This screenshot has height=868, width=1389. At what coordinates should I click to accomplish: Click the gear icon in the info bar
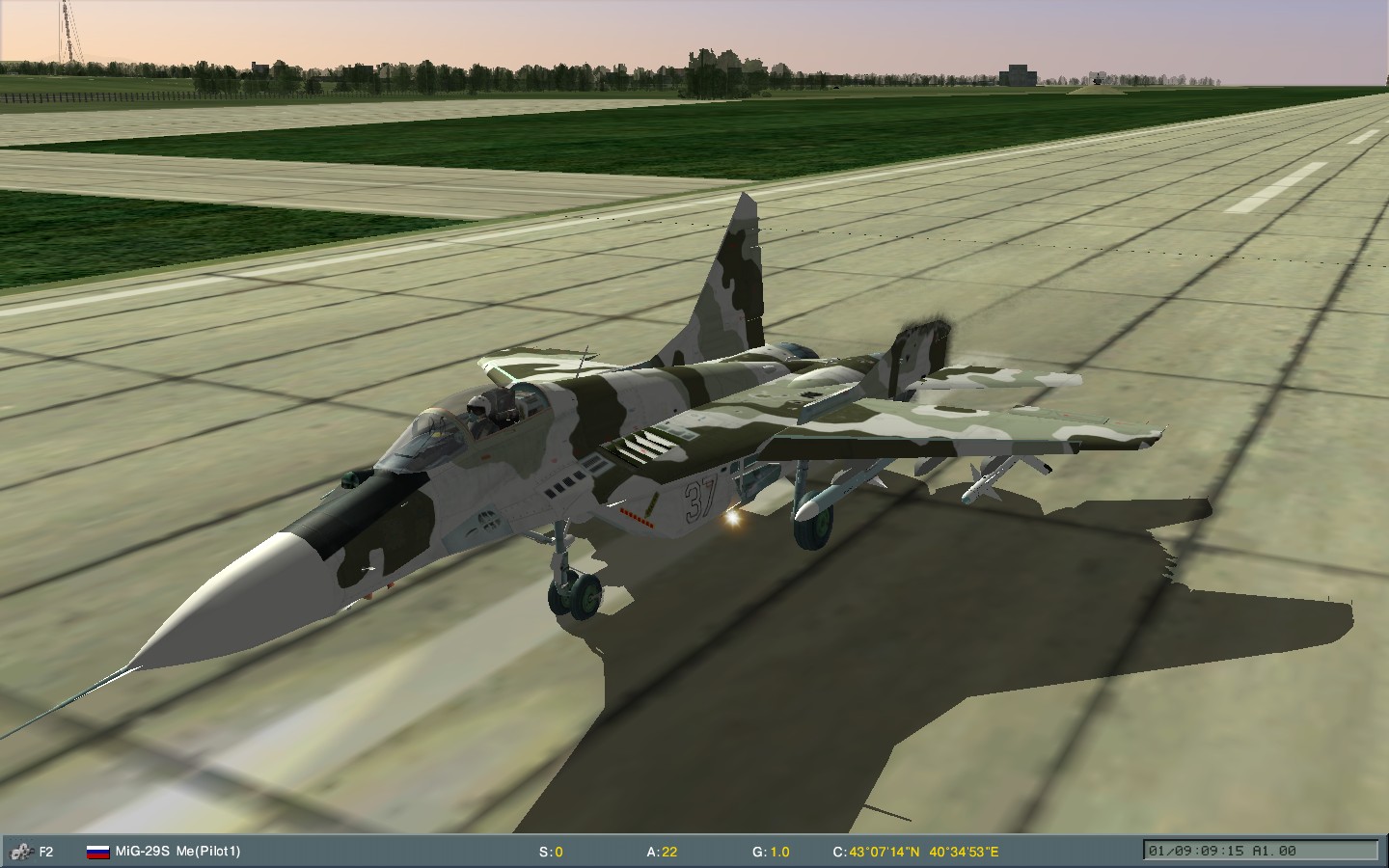[21, 853]
